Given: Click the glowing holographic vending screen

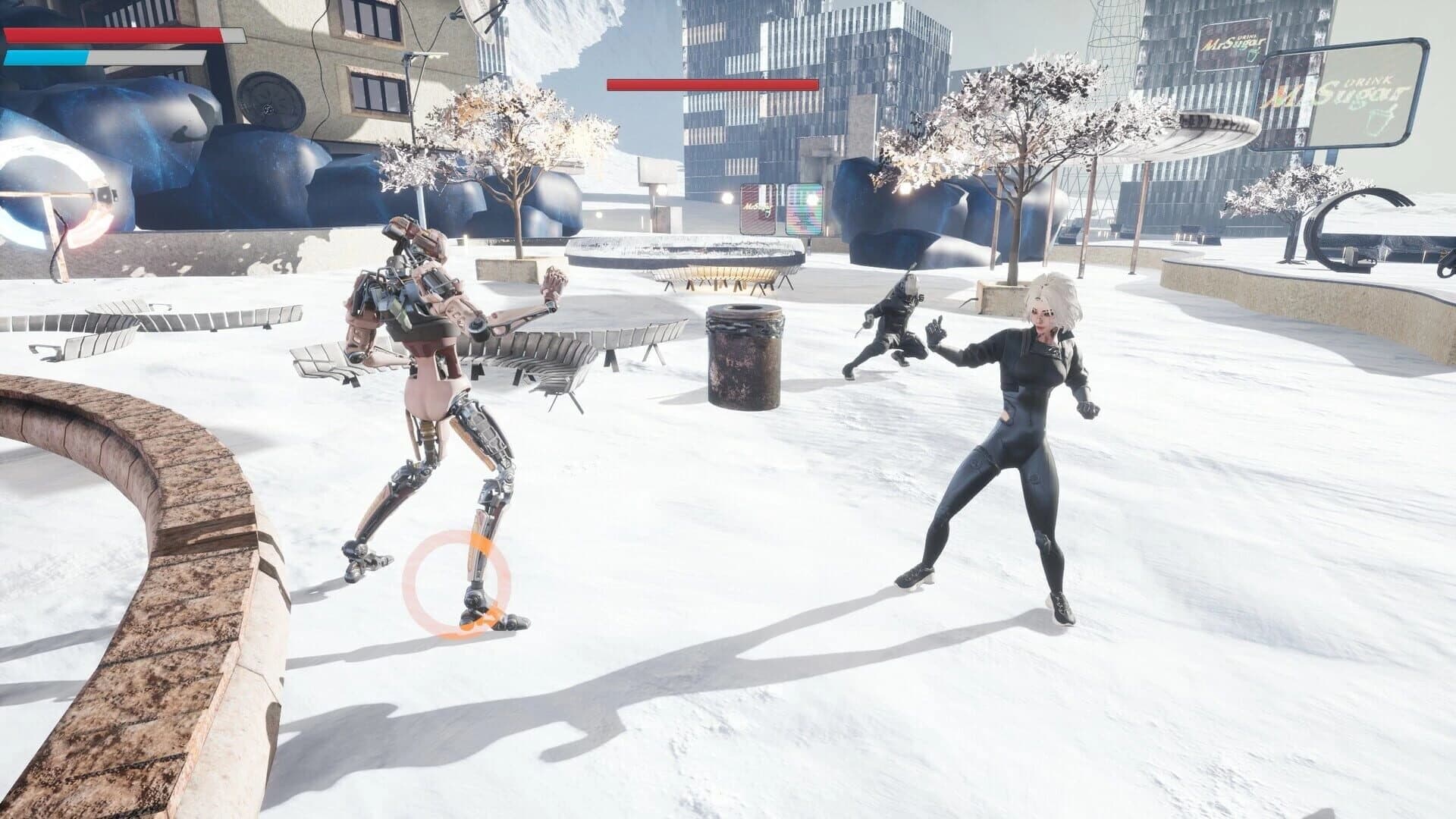Looking at the screenshot, I should coord(805,209).
